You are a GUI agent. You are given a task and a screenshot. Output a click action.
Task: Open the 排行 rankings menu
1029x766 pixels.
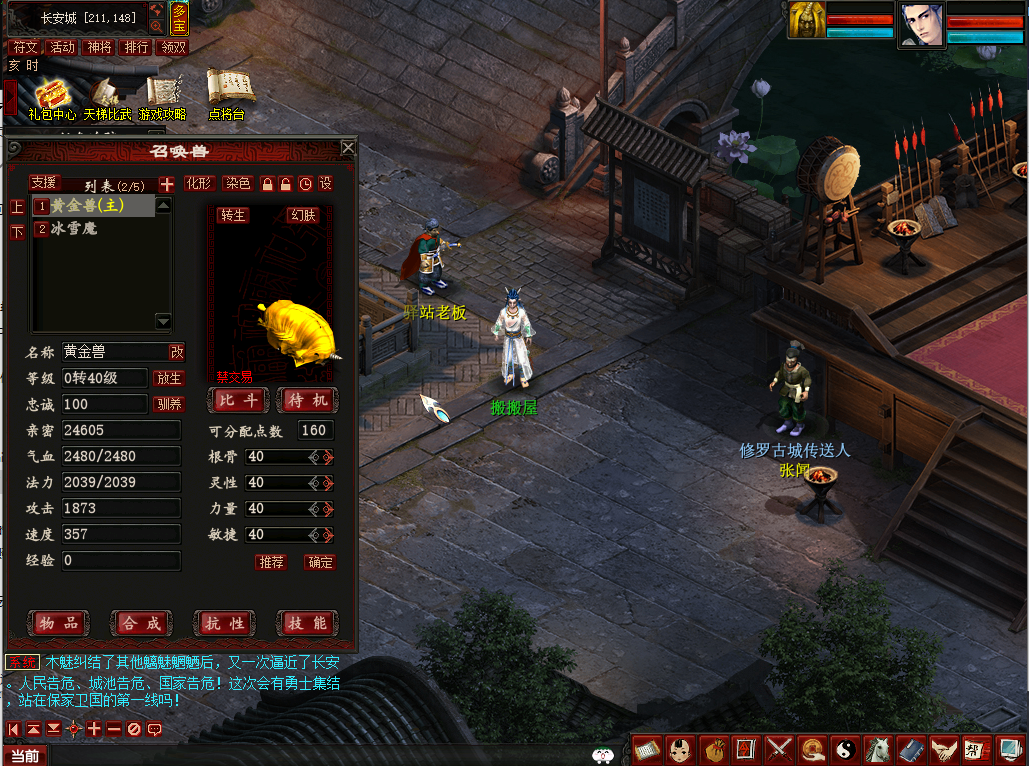[136, 47]
